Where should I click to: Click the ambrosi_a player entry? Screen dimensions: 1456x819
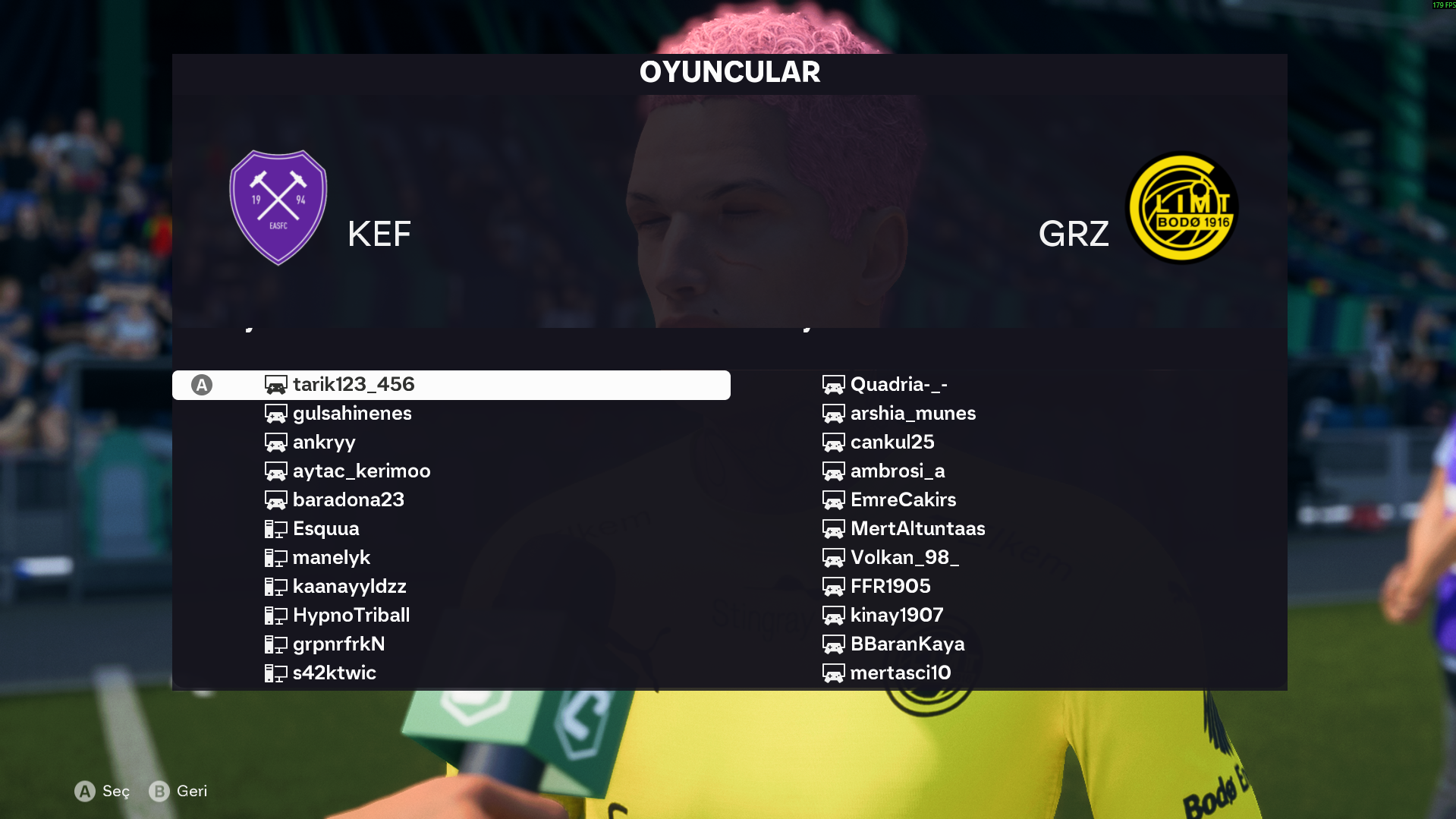(898, 471)
